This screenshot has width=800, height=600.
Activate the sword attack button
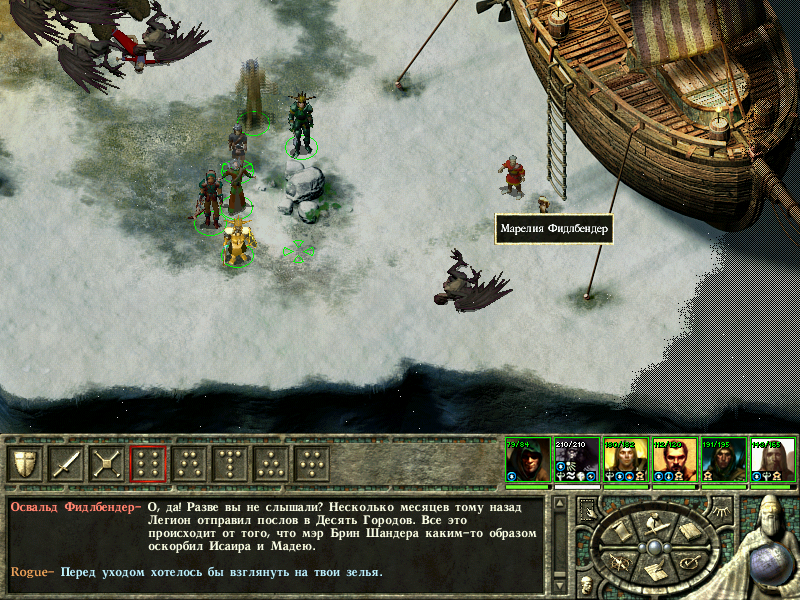66,464
